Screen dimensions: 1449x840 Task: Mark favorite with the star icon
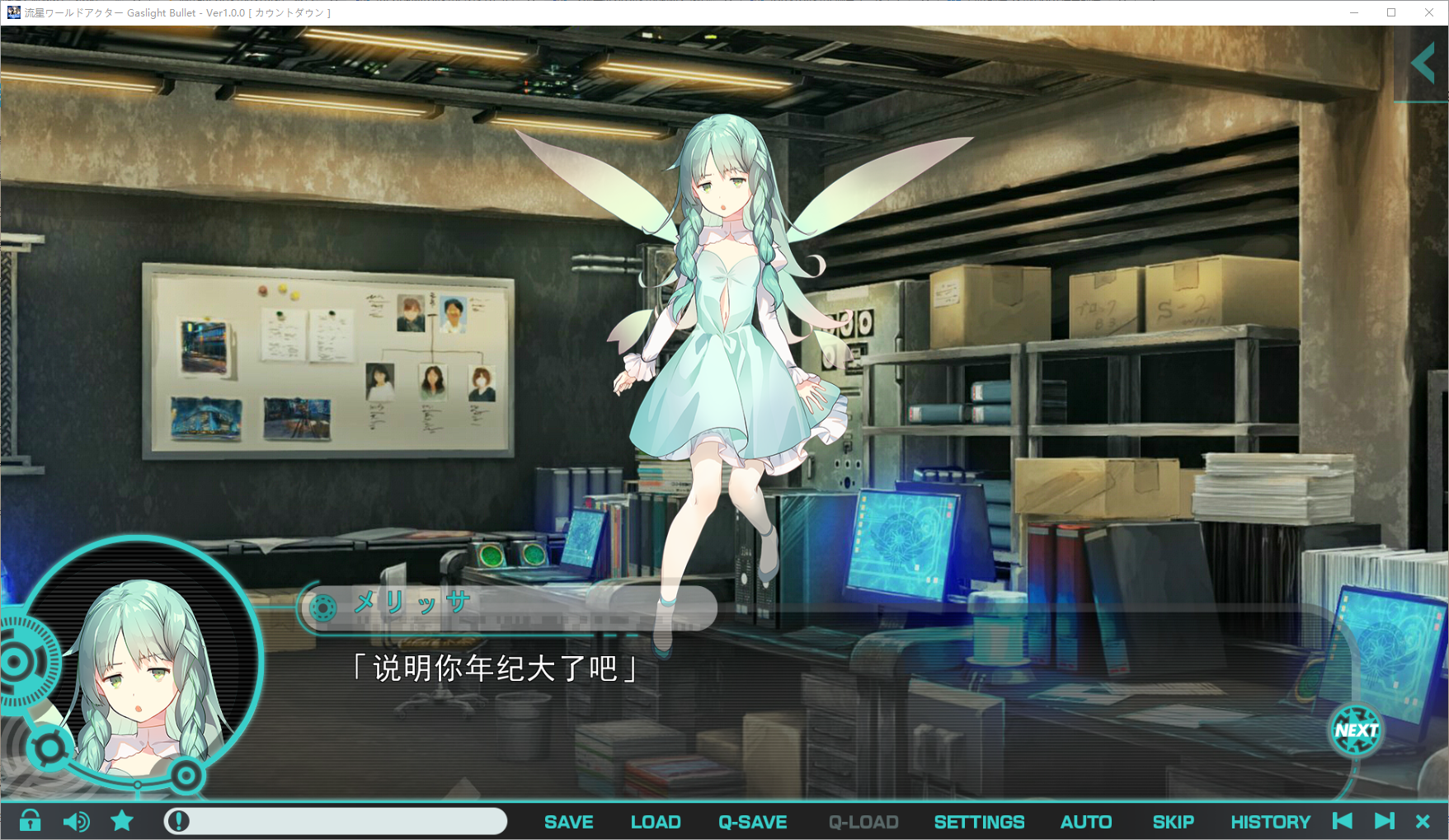click(122, 821)
